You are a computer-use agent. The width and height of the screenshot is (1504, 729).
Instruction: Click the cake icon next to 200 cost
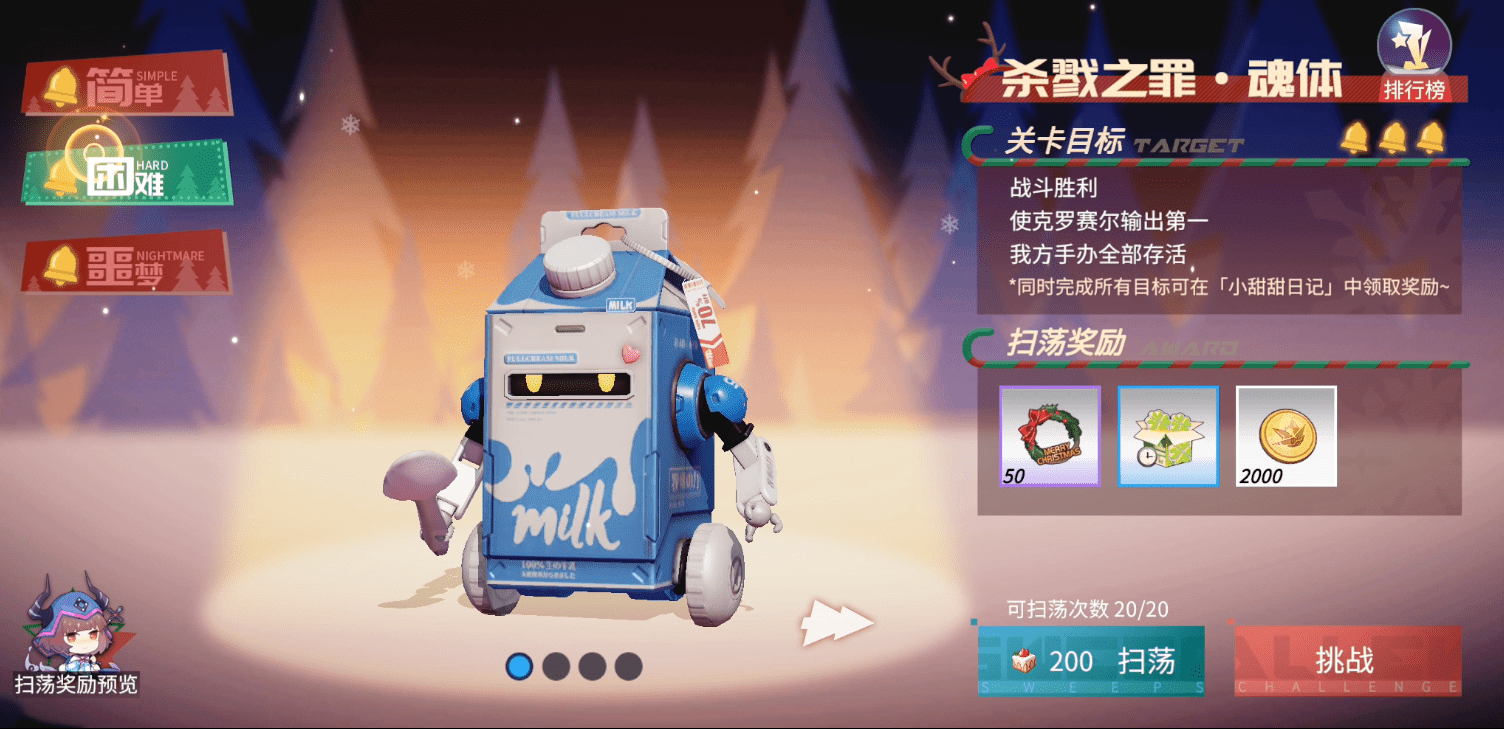tap(1024, 659)
